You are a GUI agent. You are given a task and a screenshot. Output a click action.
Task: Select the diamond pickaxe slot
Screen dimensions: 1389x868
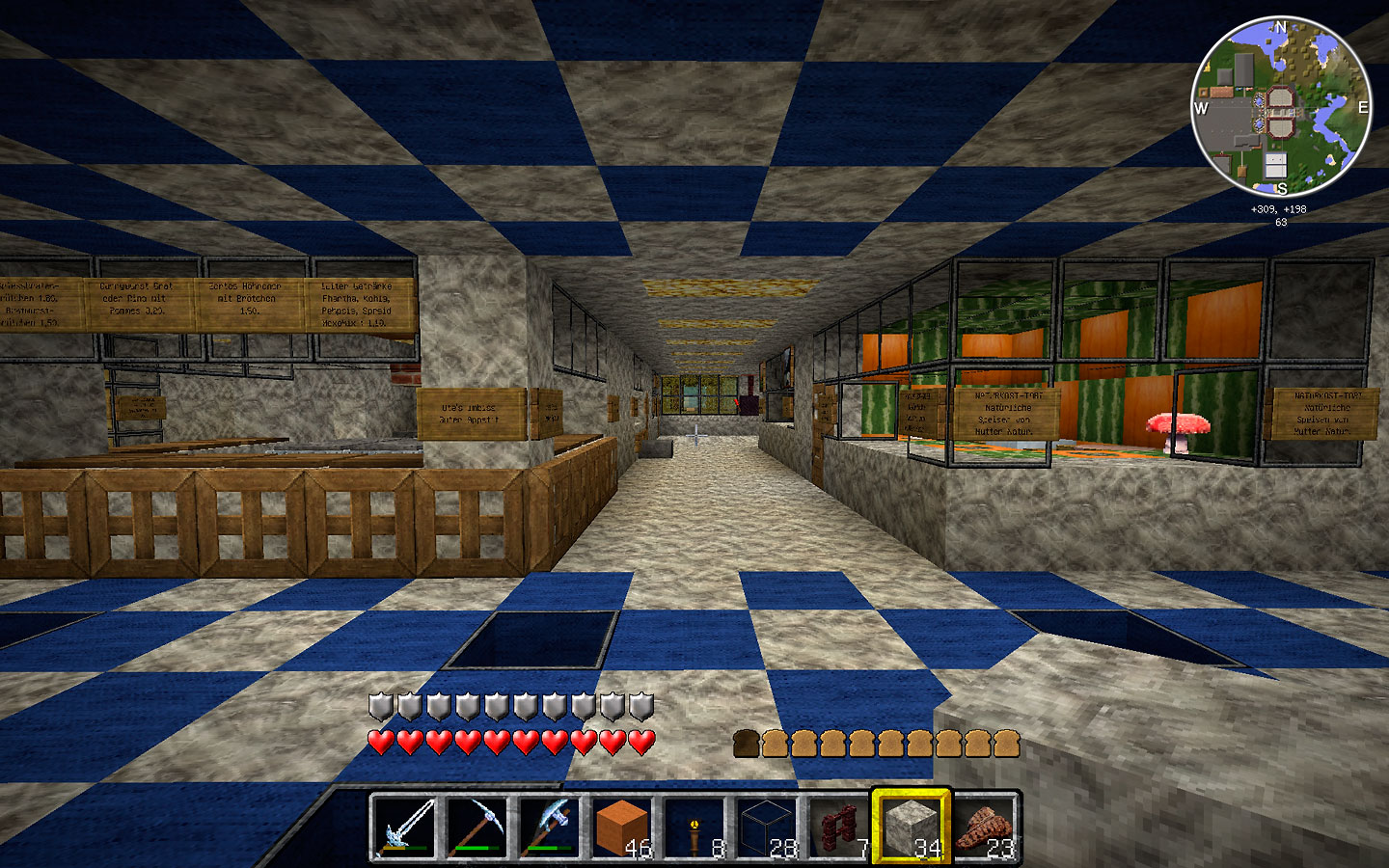(x=477, y=827)
